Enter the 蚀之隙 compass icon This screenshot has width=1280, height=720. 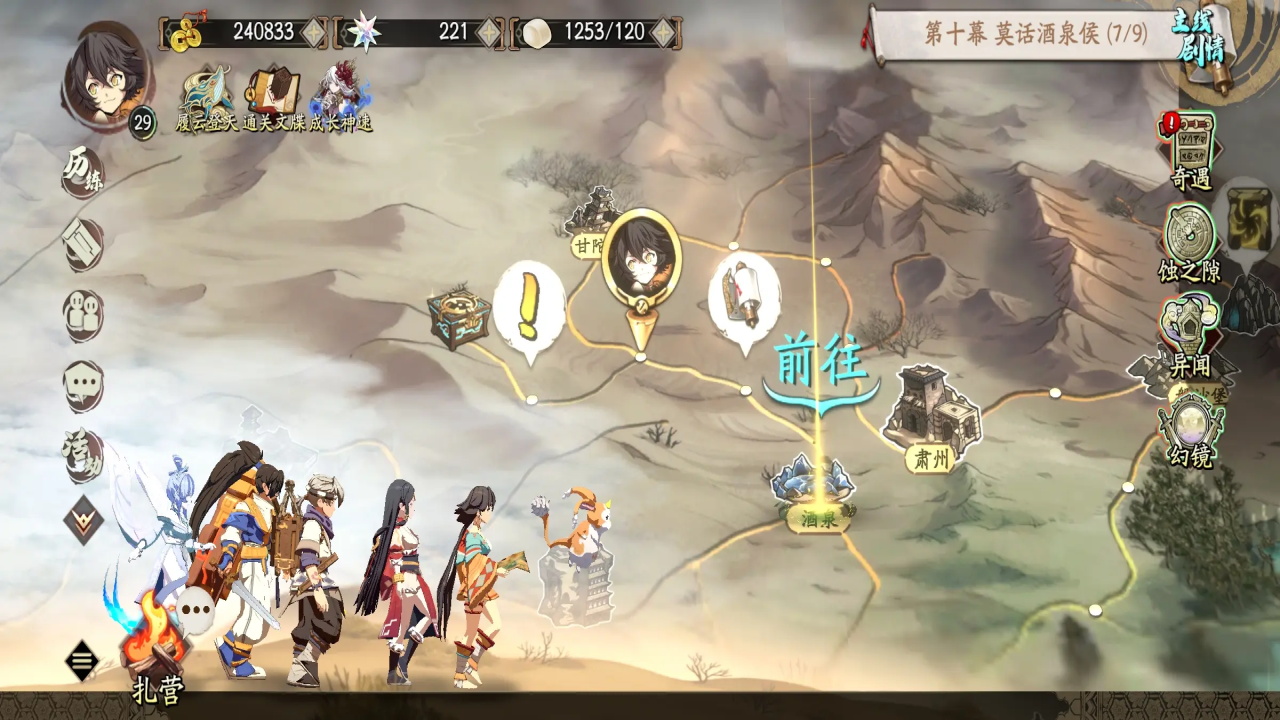pos(1190,240)
